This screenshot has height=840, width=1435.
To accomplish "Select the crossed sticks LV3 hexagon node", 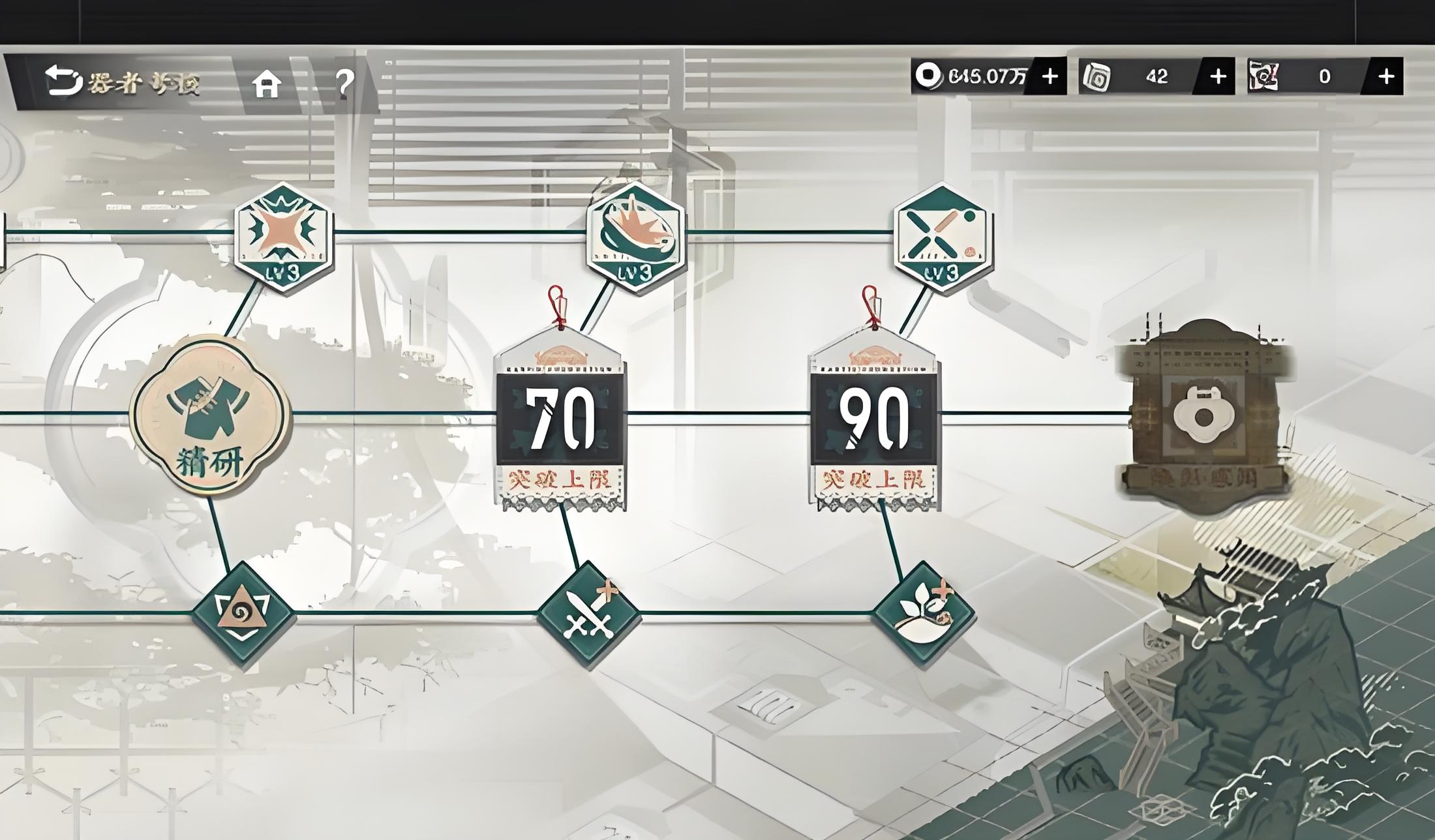I will tap(943, 237).
